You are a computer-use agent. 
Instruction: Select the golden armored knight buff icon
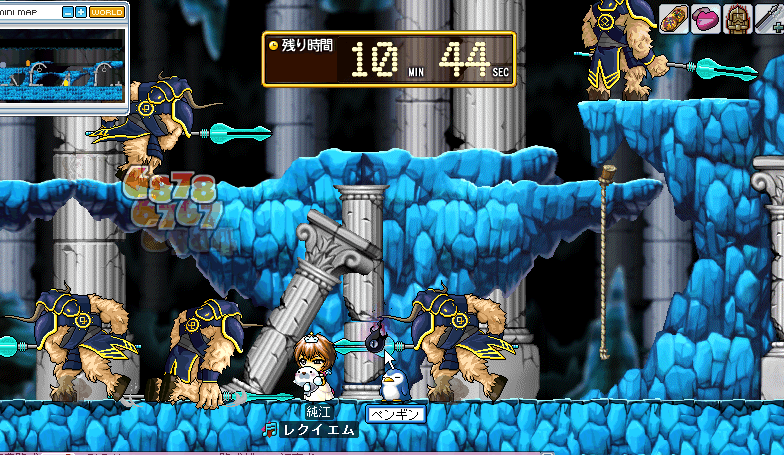[x=740, y=17]
